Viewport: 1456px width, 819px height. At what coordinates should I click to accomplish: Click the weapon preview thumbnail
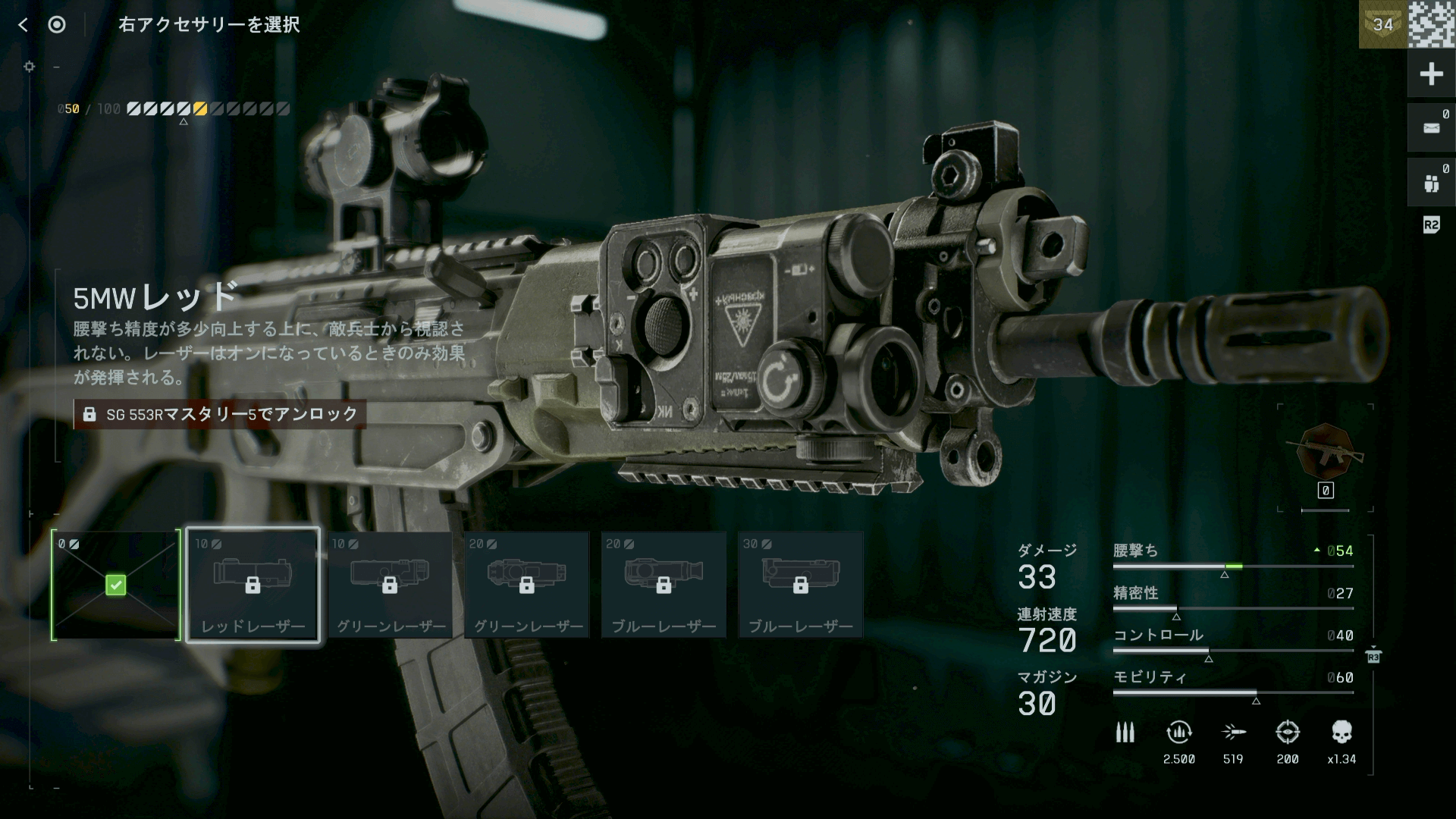click(1326, 453)
